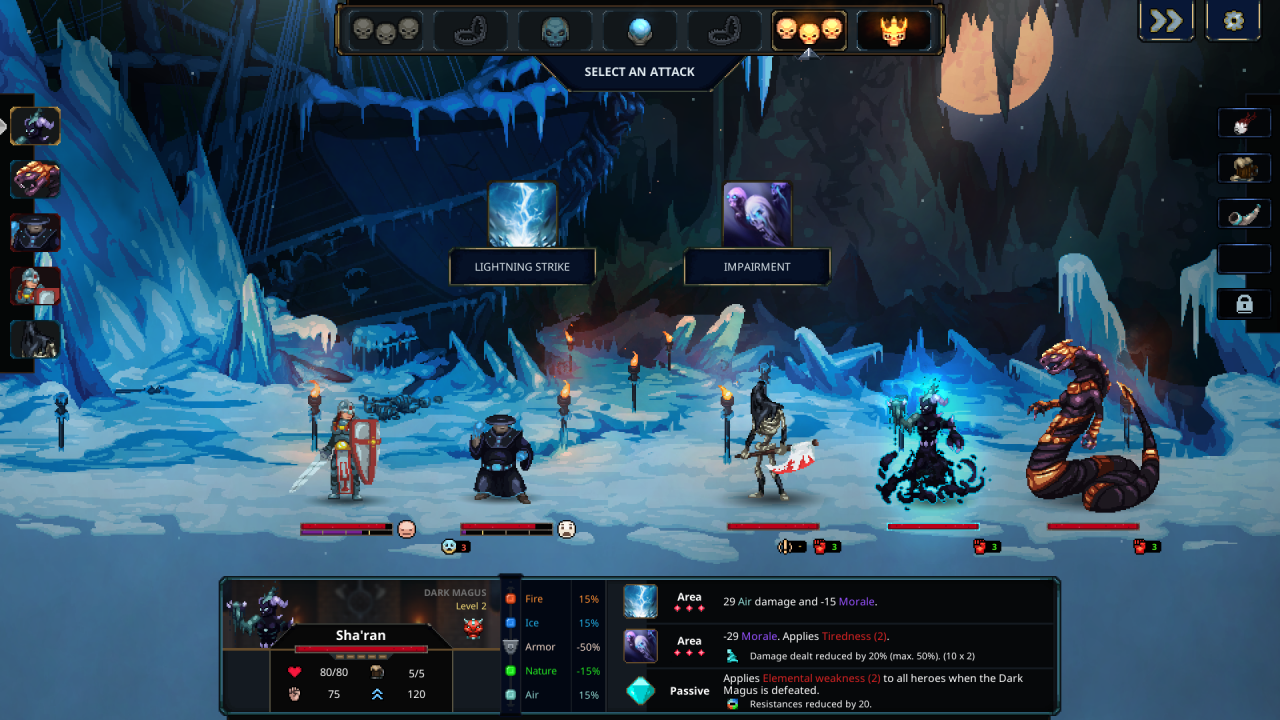Image resolution: width=1280 pixels, height=720 pixels.
Task: Select the orange serpent turn portrait
Action: (36, 179)
